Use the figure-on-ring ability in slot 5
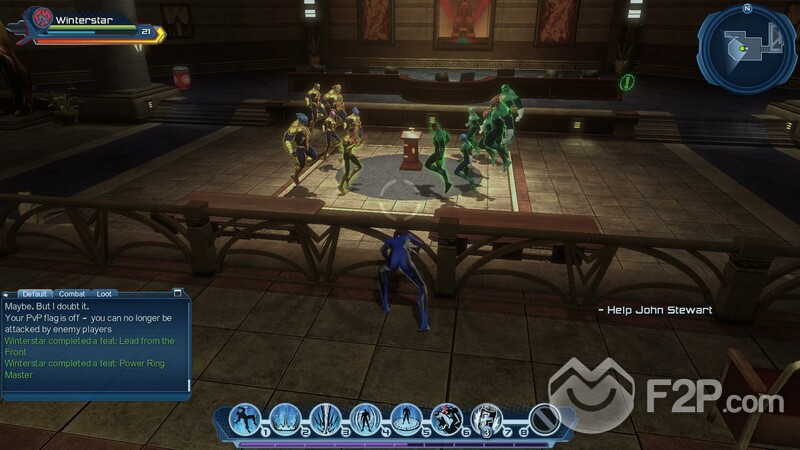The width and height of the screenshot is (800, 450). coord(406,418)
